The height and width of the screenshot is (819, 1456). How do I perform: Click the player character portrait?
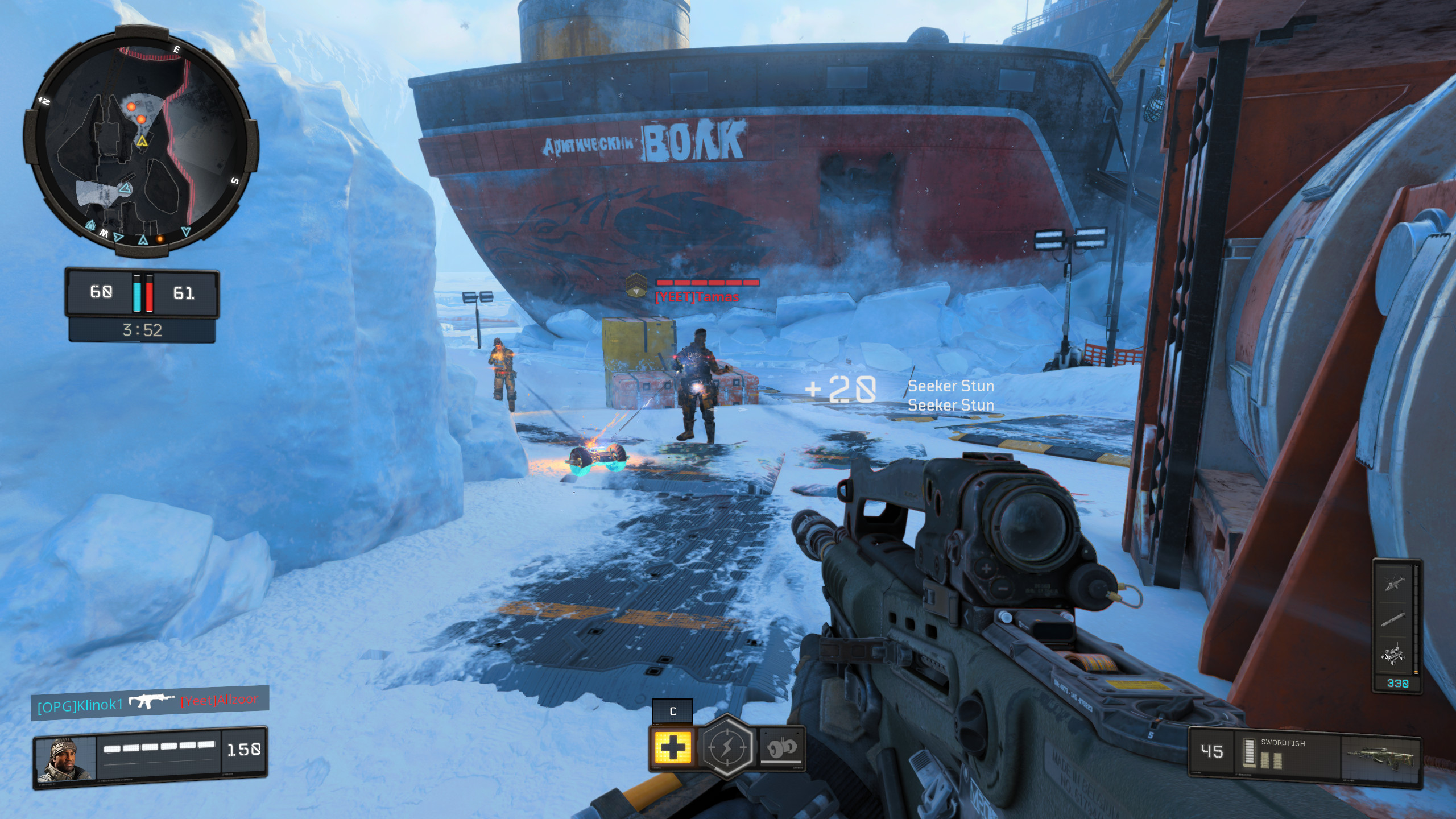pyautogui.click(x=65, y=759)
